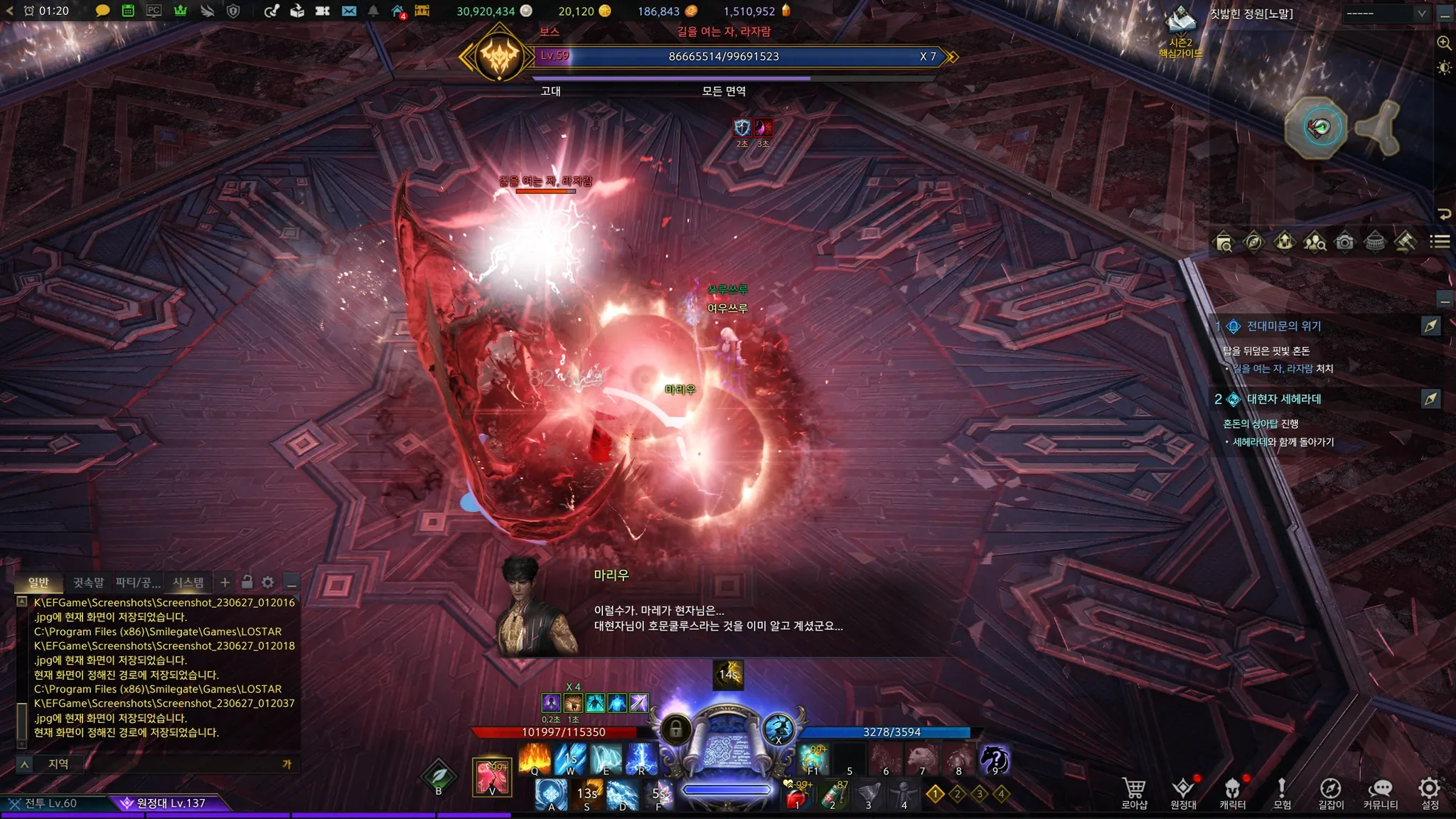1456x819 pixels.
Task: Open the 커뮤니티 community menu
Action: (1380, 793)
